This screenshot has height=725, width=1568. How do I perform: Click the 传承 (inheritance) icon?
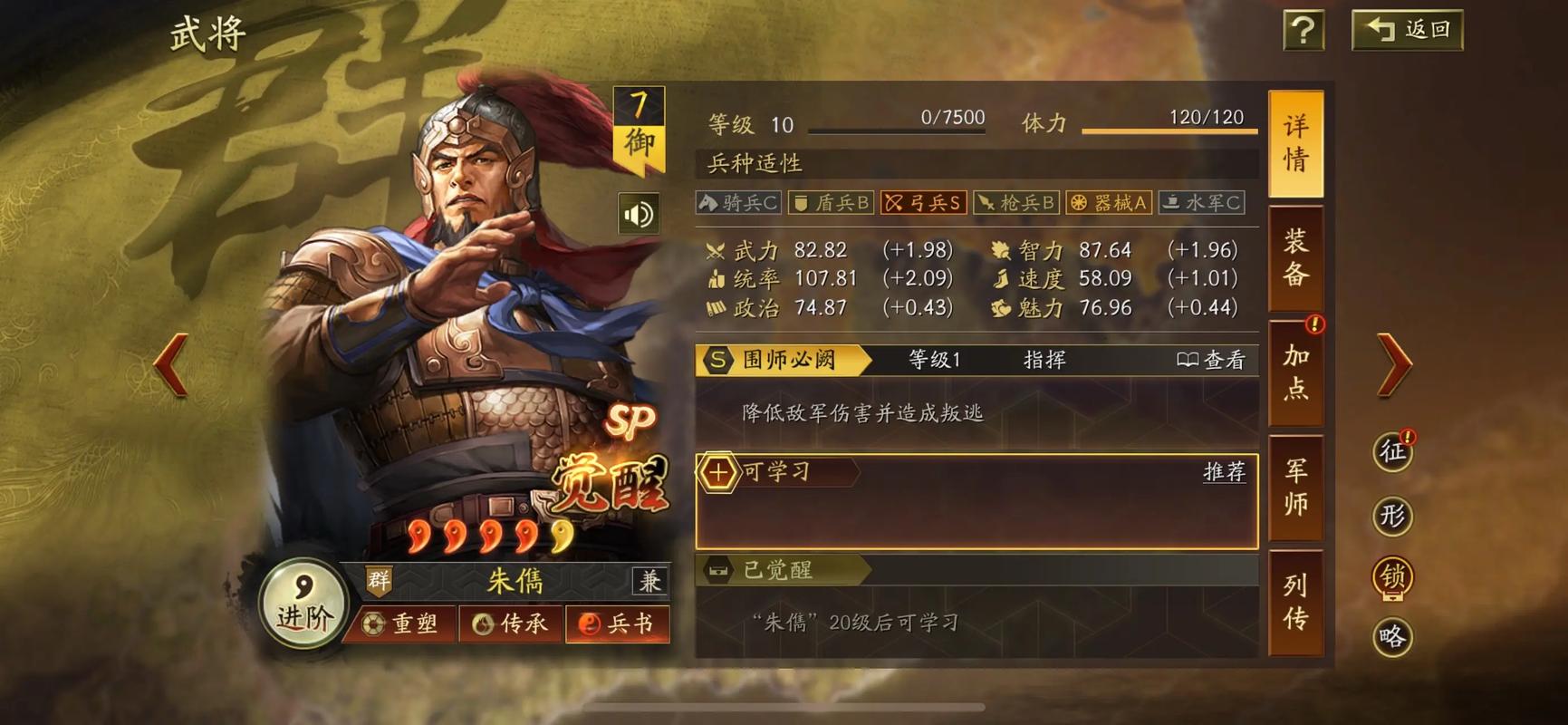coord(509,623)
